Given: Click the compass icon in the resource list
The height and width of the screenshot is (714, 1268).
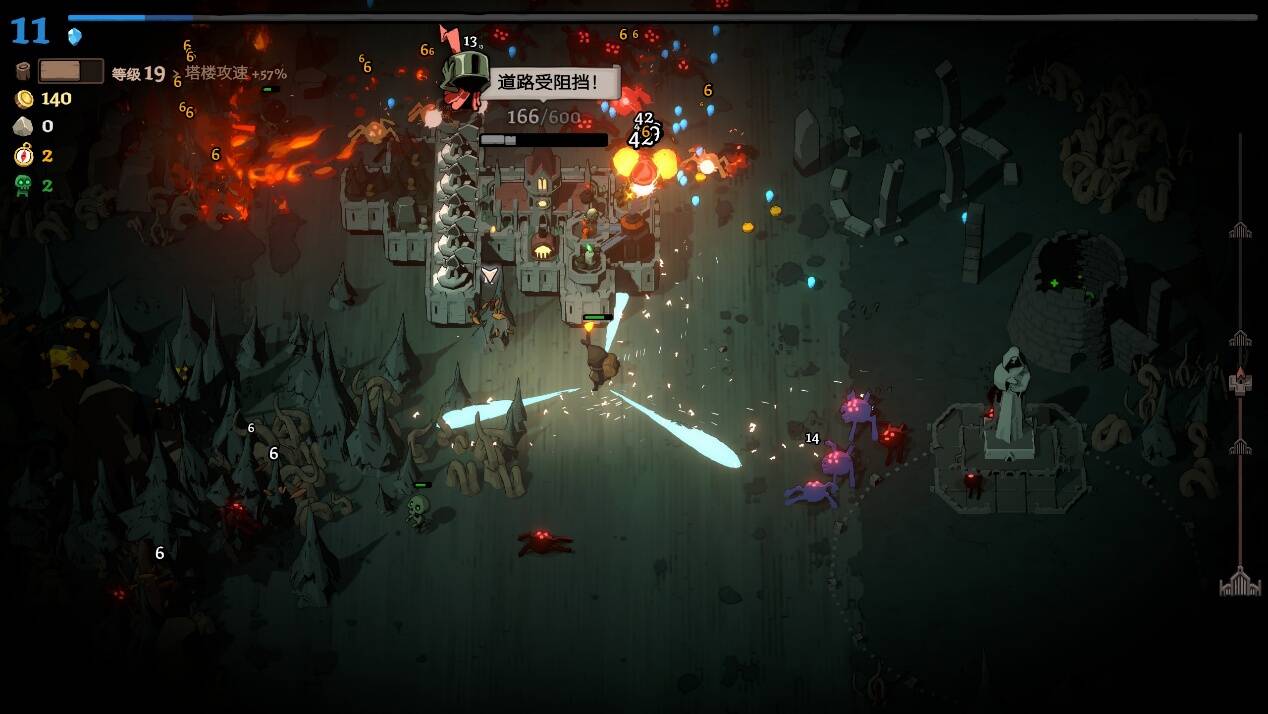Looking at the screenshot, I should pos(23,156).
